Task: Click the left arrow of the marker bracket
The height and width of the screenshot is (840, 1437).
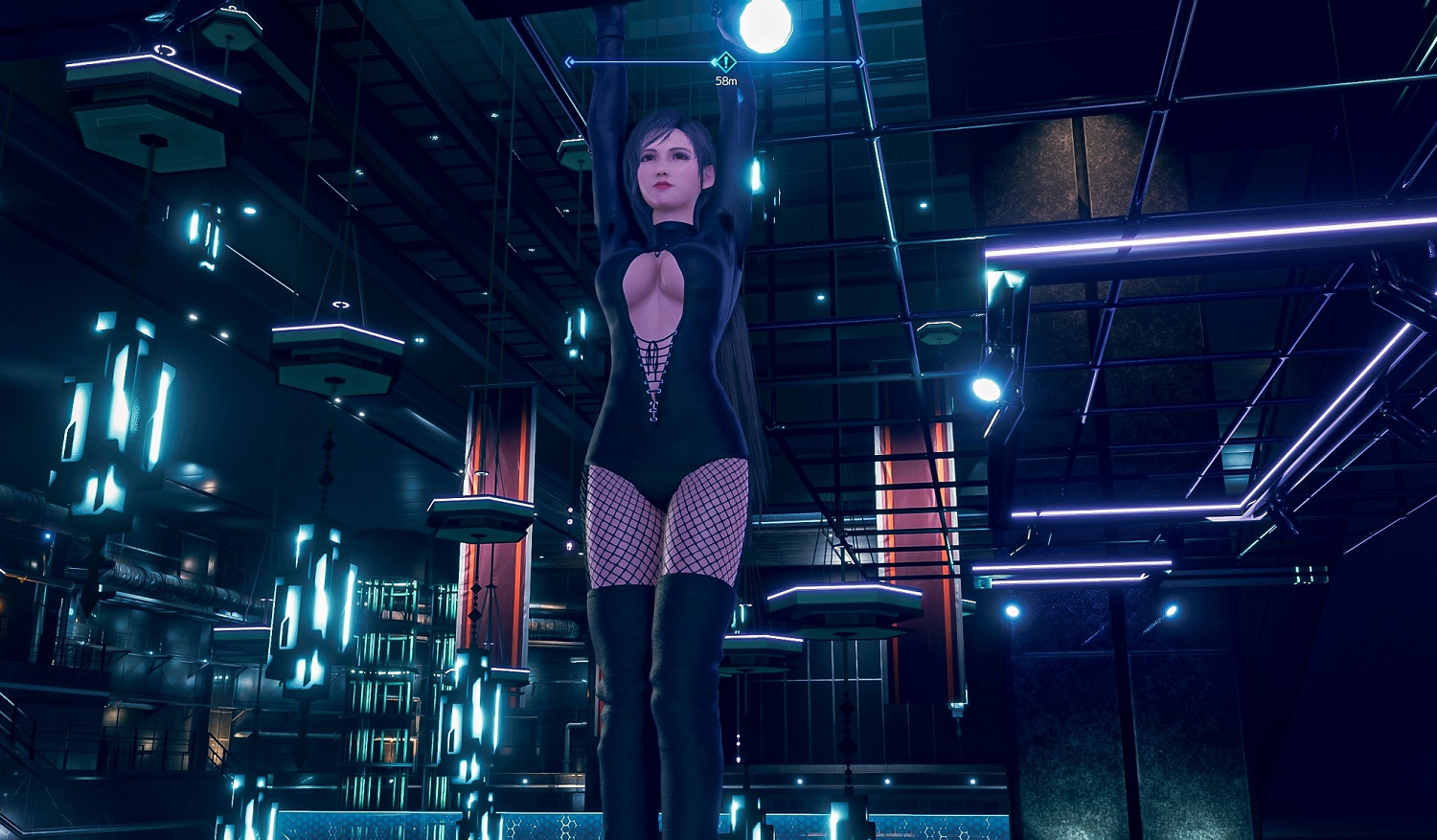Action: point(571,61)
